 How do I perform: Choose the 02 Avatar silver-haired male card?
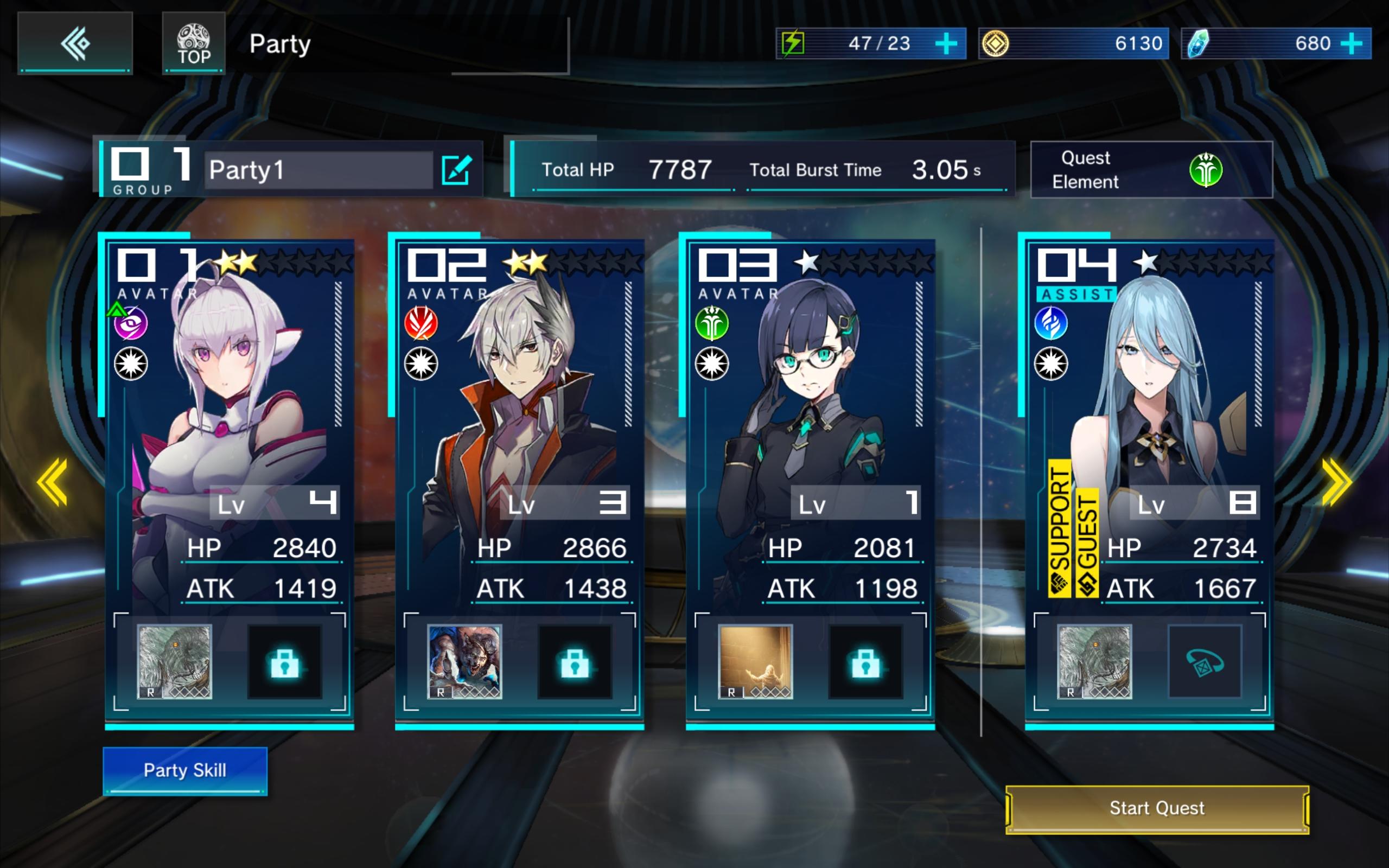pyautogui.click(x=519, y=413)
